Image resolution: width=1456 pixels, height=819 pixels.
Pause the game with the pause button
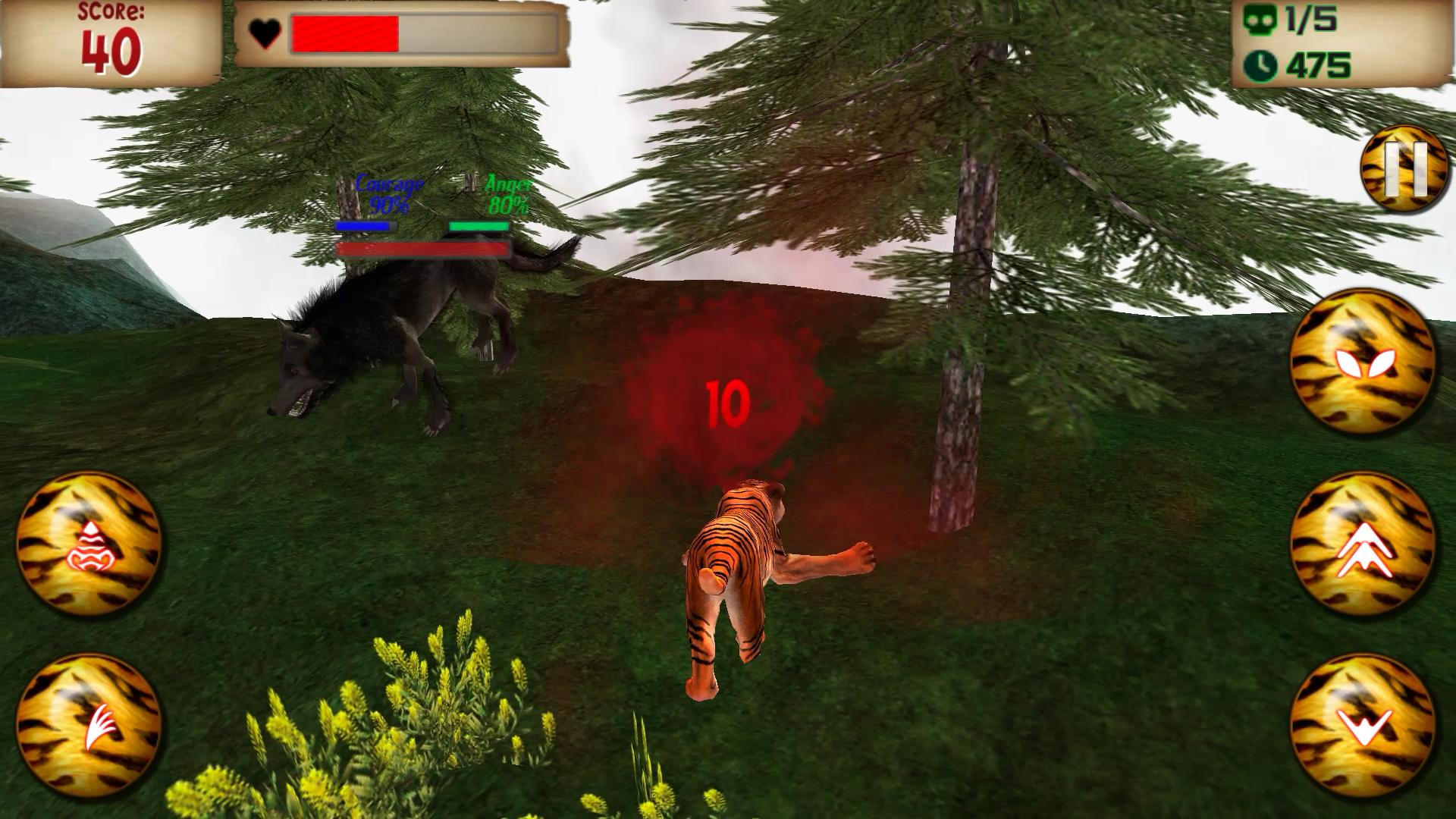click(x=1404, y=168)
